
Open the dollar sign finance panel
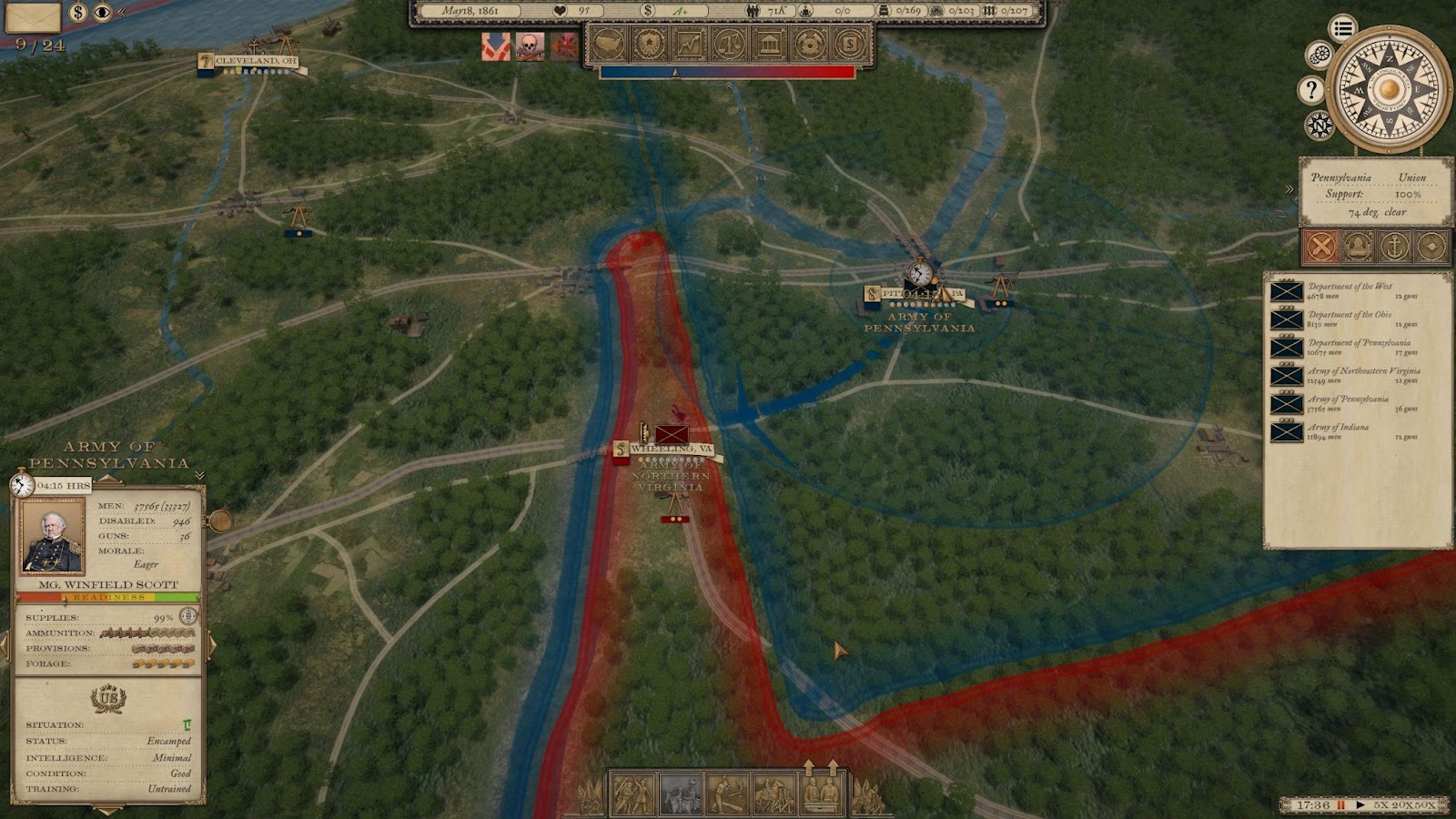tap(849, 43)
